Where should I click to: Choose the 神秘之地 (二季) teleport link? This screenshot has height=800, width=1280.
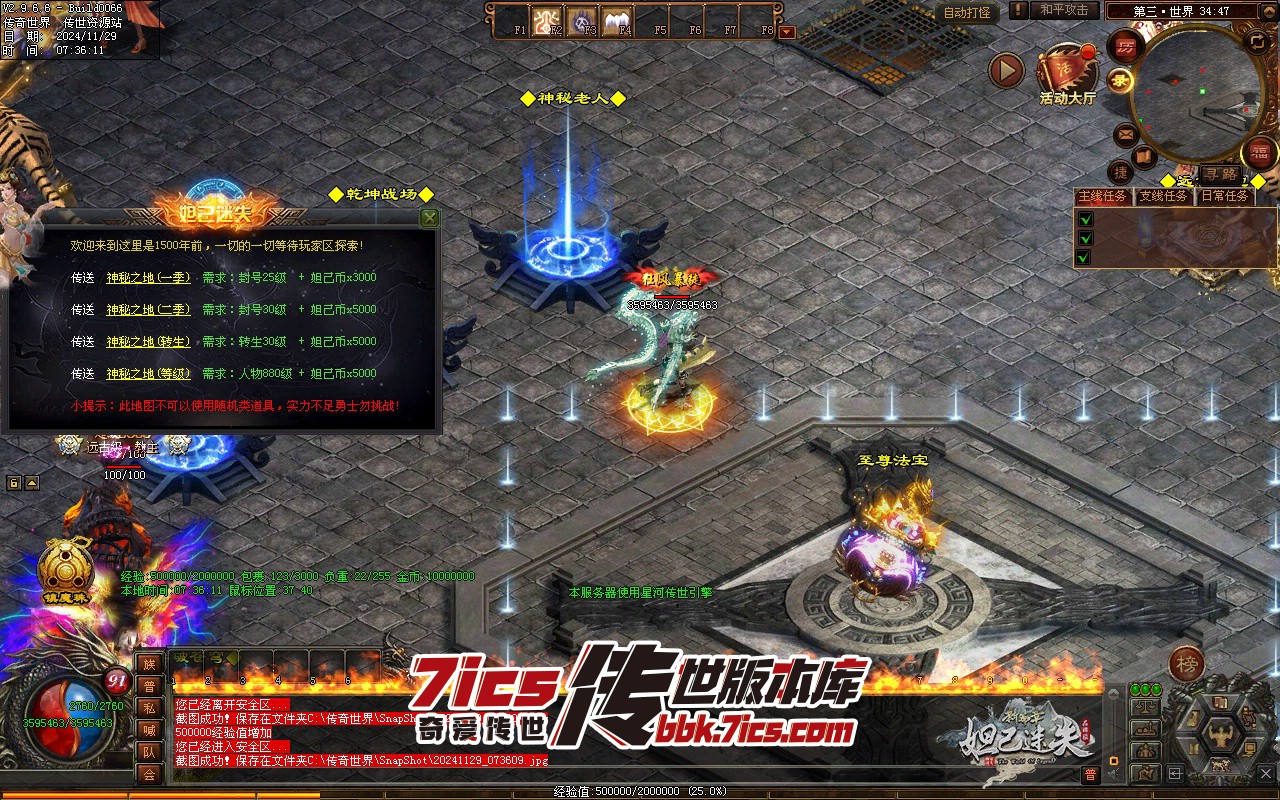pyautogui.click(x=148, y=310)
